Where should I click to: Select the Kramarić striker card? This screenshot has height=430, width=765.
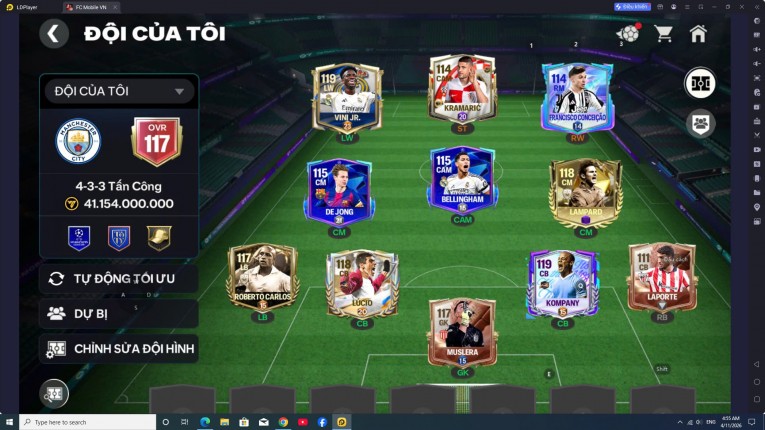coord(462,90)
